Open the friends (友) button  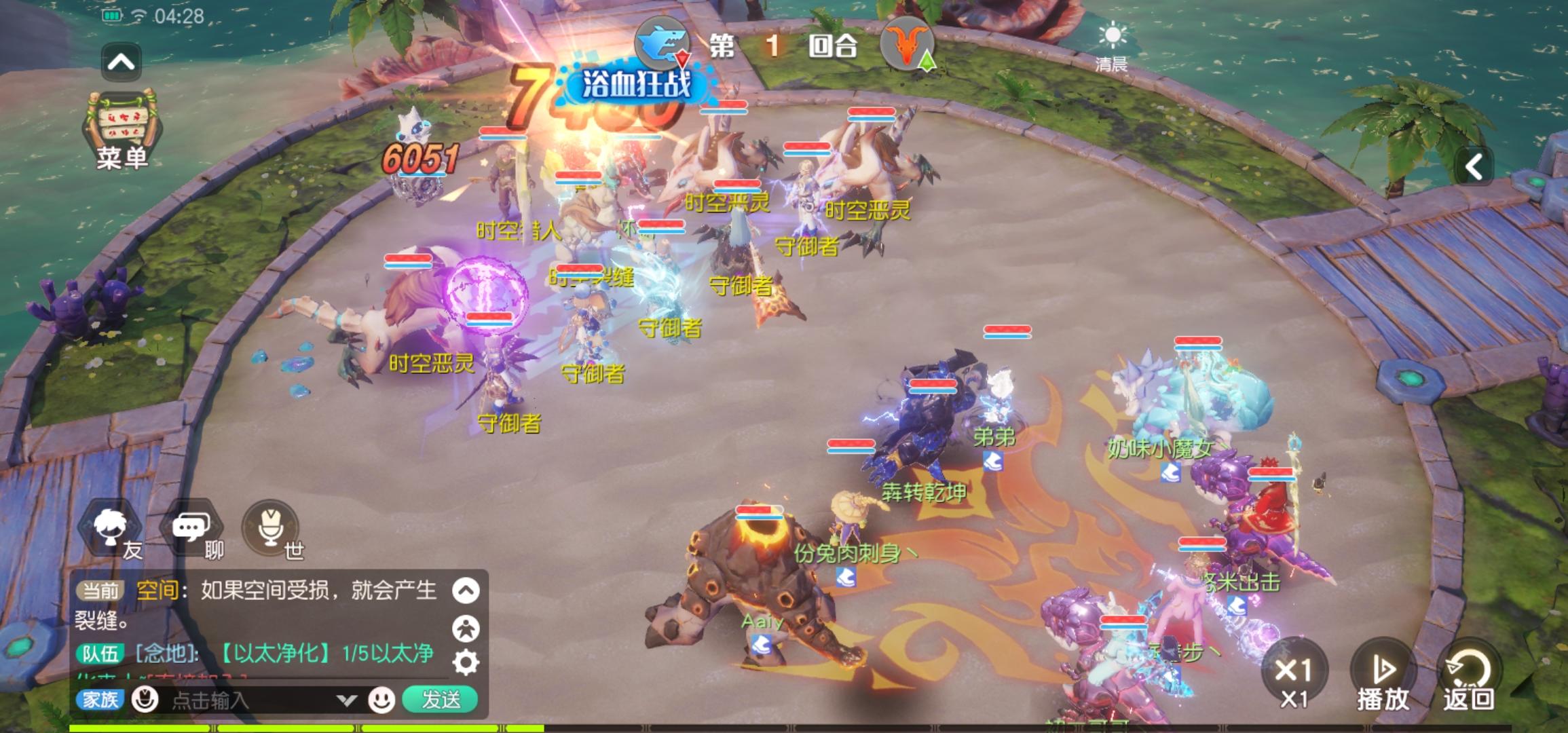click(112, 529)
